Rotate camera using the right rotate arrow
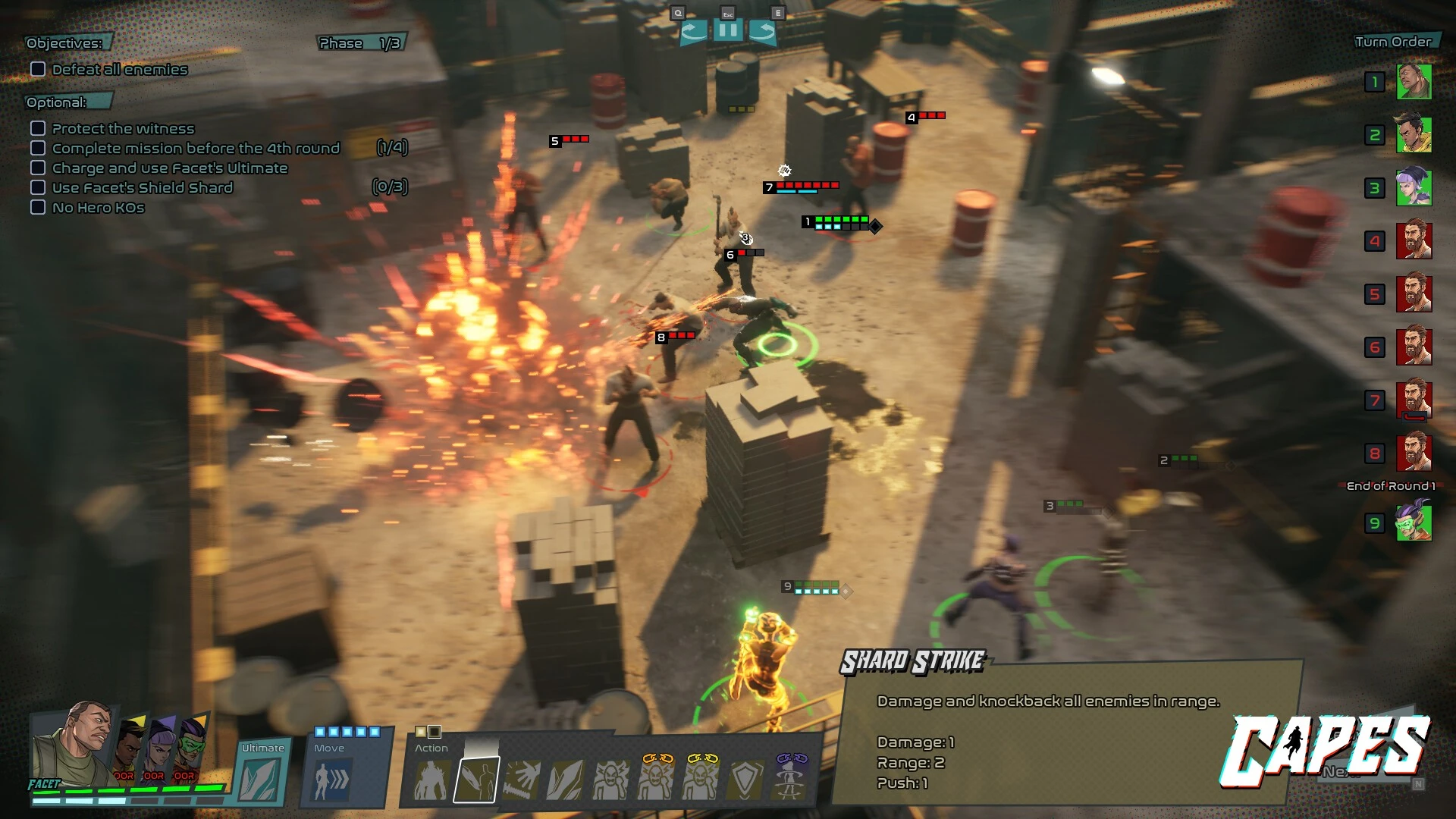 762,31
